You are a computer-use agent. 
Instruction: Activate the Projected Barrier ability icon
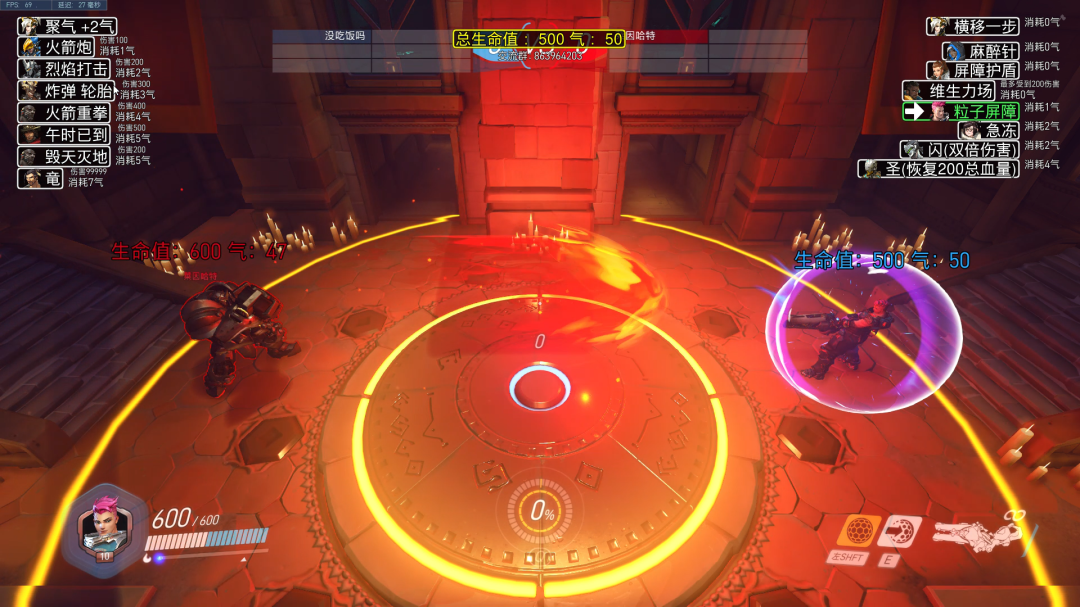[901, 530]
